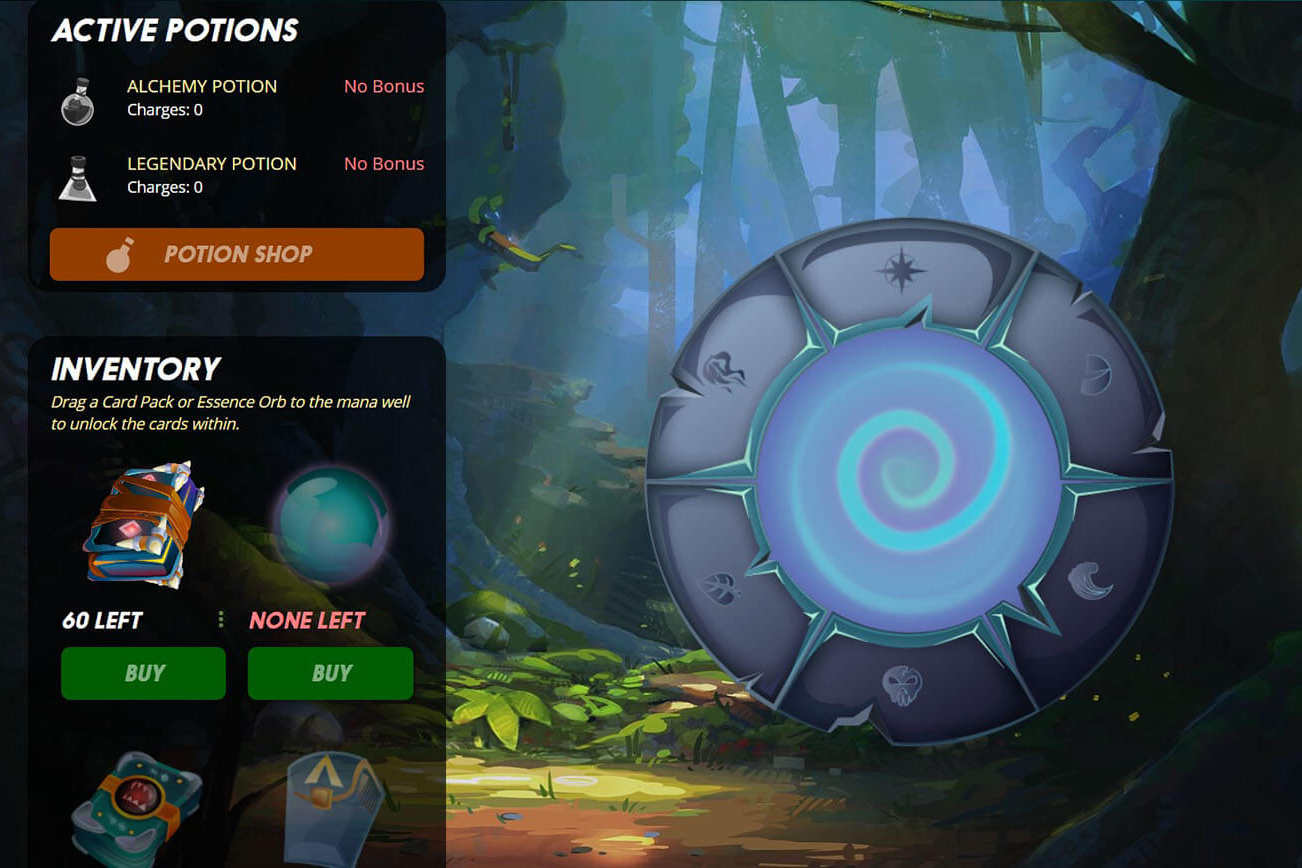Open the three-dot options beside 60 Left
Viewport: 1302px width, 868px height.
coord(221,620)
